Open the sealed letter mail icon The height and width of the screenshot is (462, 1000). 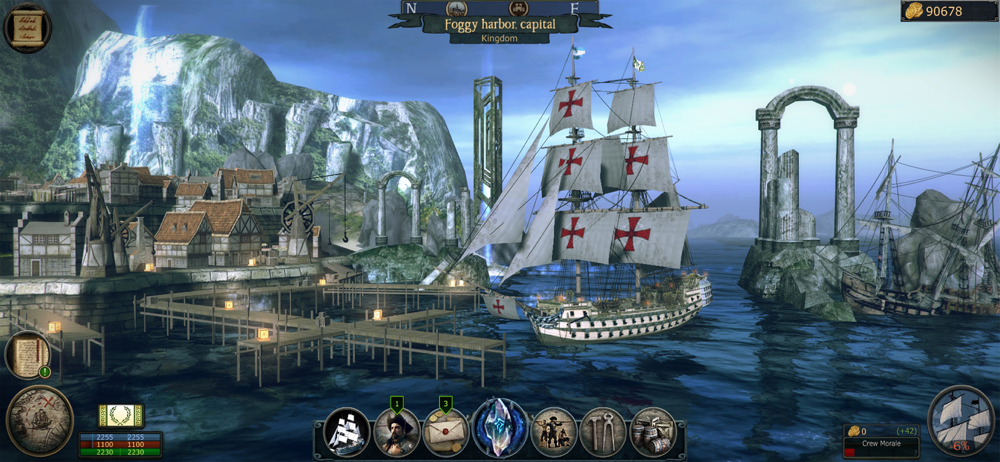pyautogui.click(x=446, y=431)
